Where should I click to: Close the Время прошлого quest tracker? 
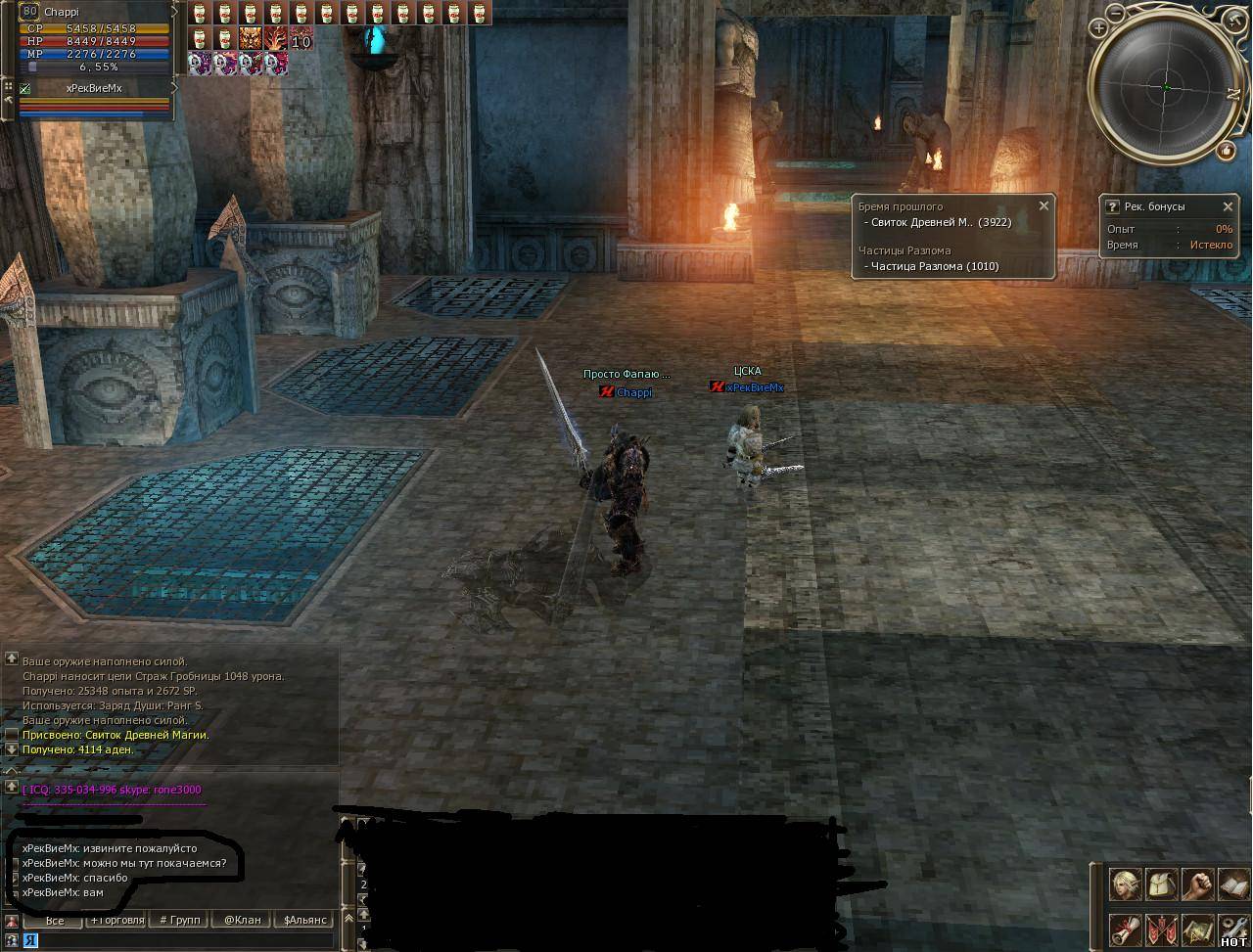(x=1044, y=205)
